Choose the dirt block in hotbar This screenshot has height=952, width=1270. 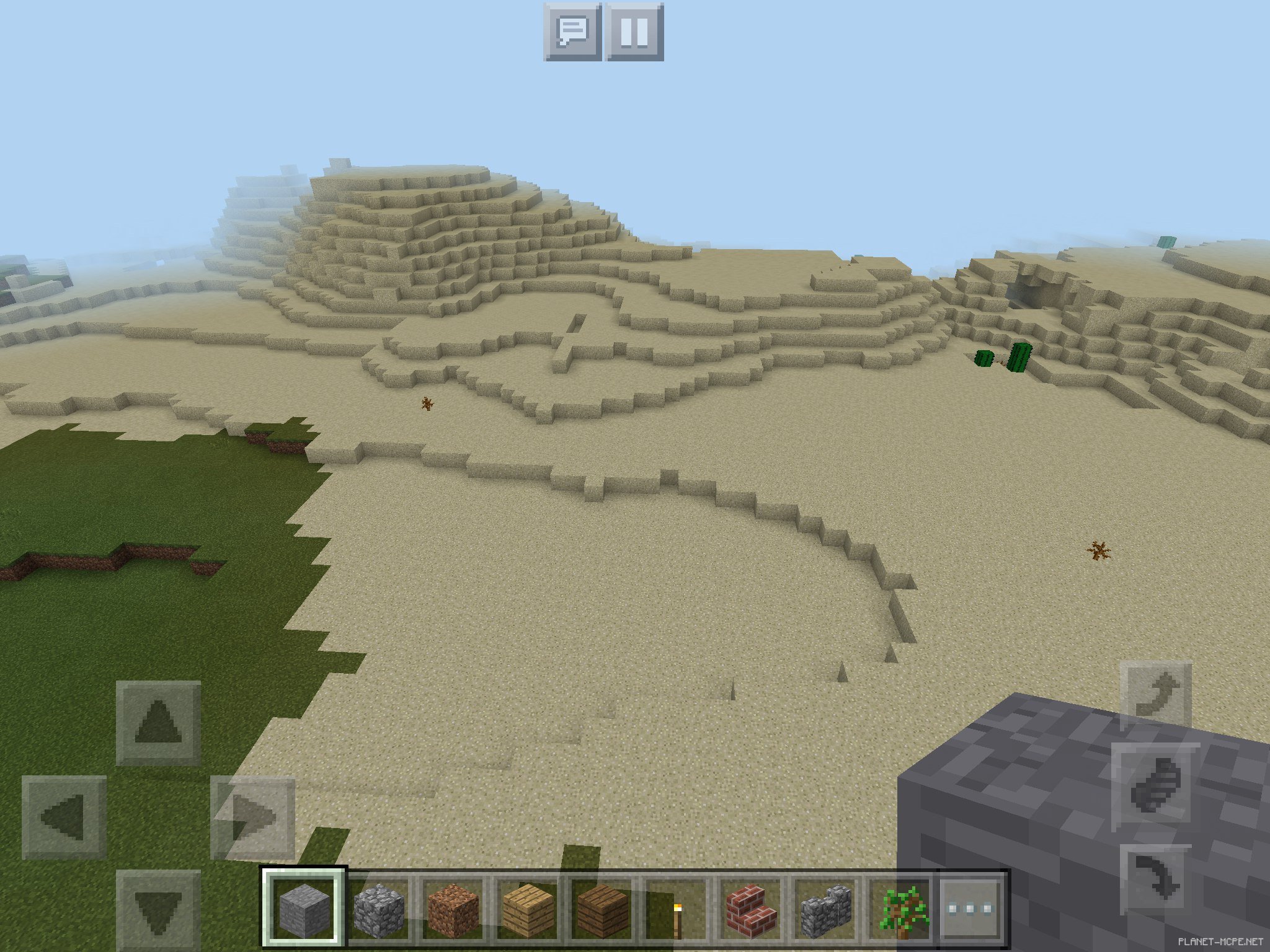pos(453,909)
